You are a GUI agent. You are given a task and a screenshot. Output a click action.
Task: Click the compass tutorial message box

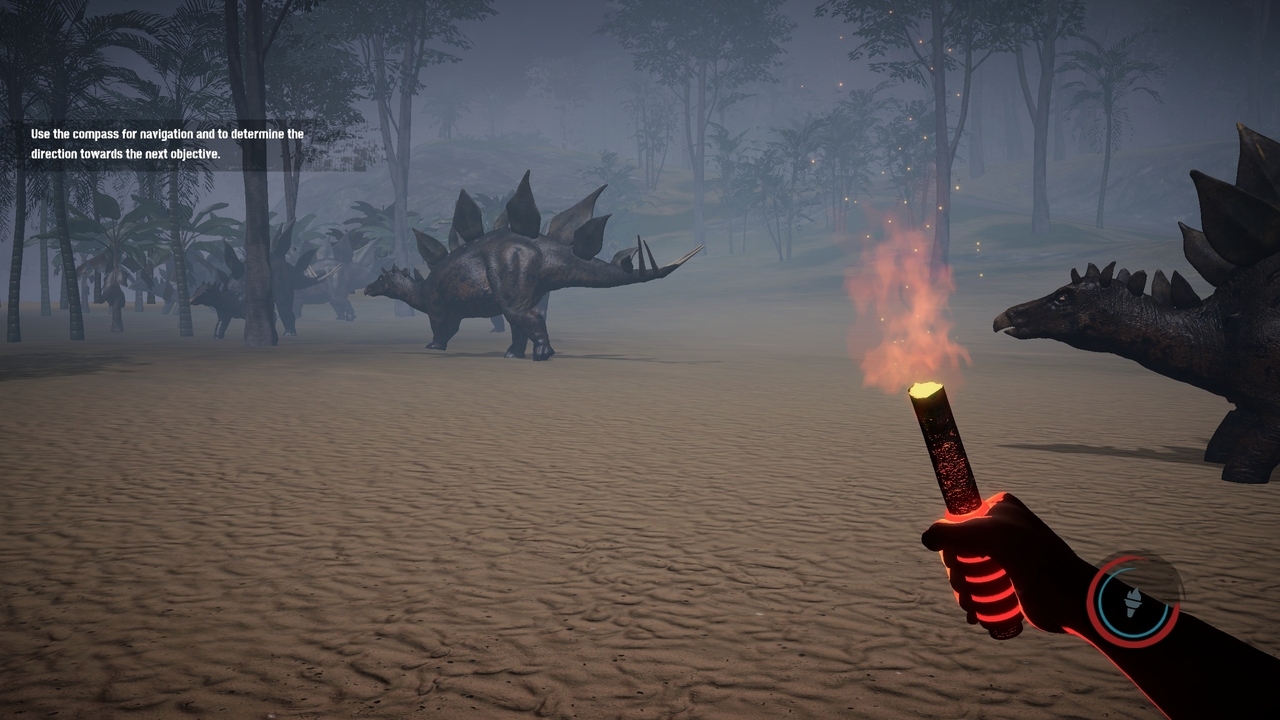[163, 145]
